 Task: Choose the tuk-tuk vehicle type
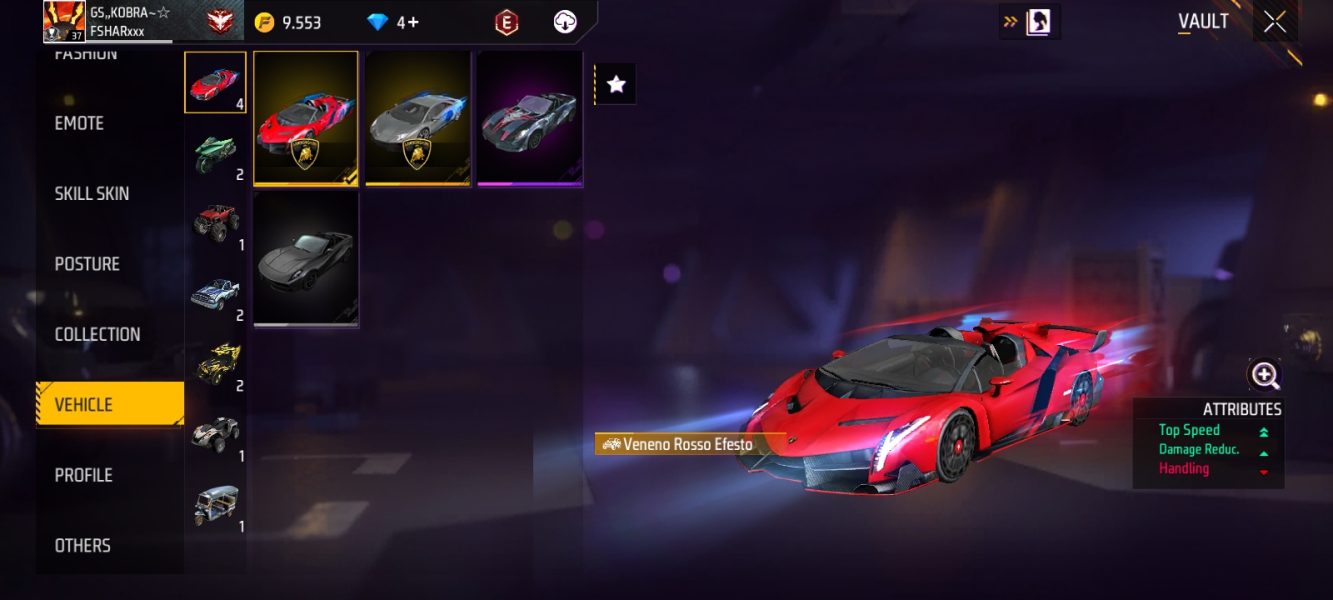[215, 505]
